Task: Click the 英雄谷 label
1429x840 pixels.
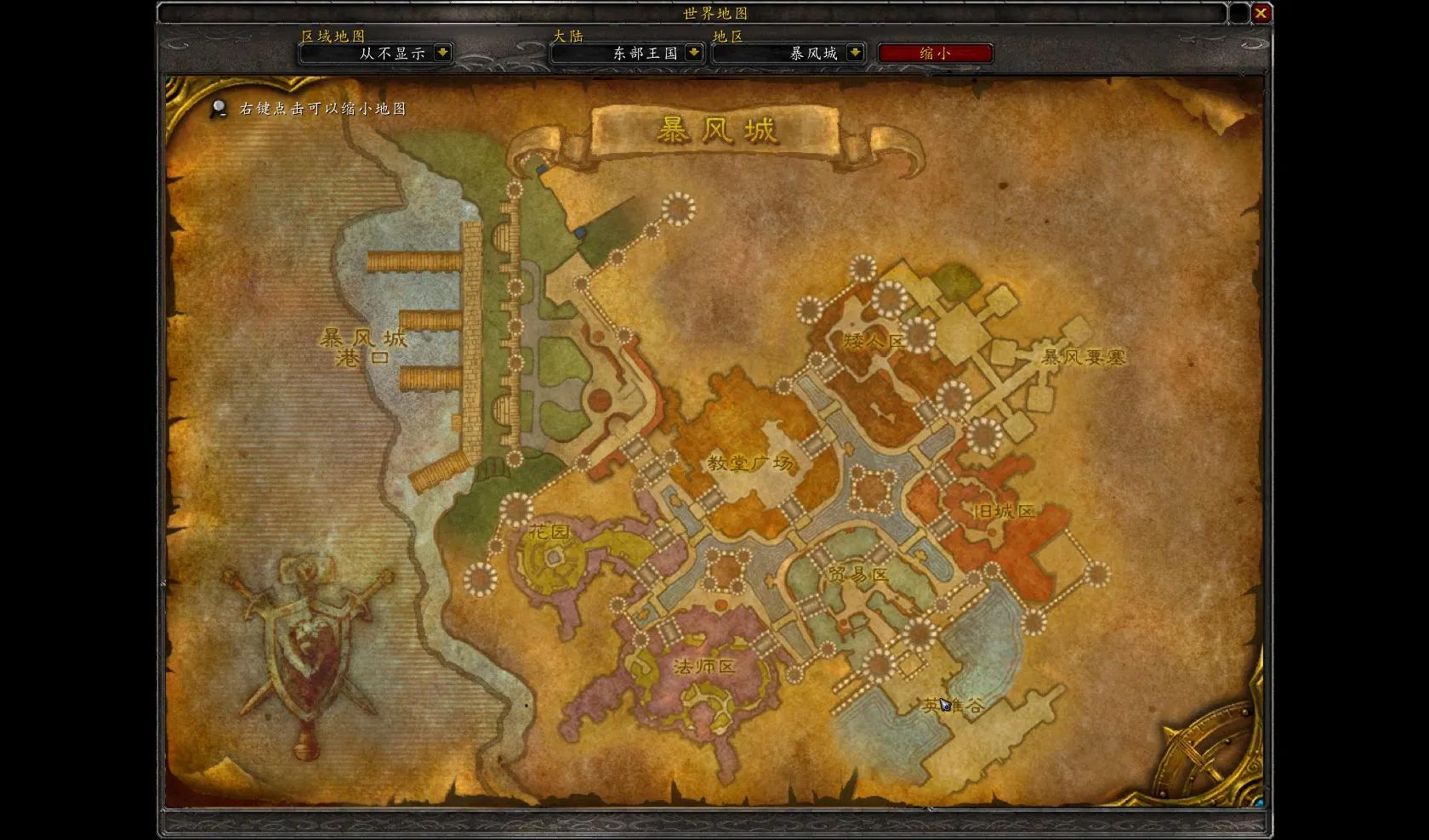Action: (x=954, y=704)
